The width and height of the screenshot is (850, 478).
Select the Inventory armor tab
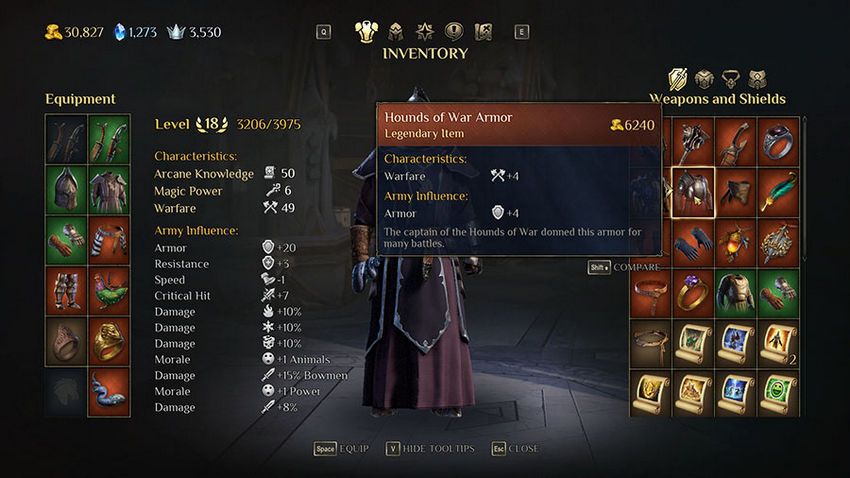click(x=367, y=31)
